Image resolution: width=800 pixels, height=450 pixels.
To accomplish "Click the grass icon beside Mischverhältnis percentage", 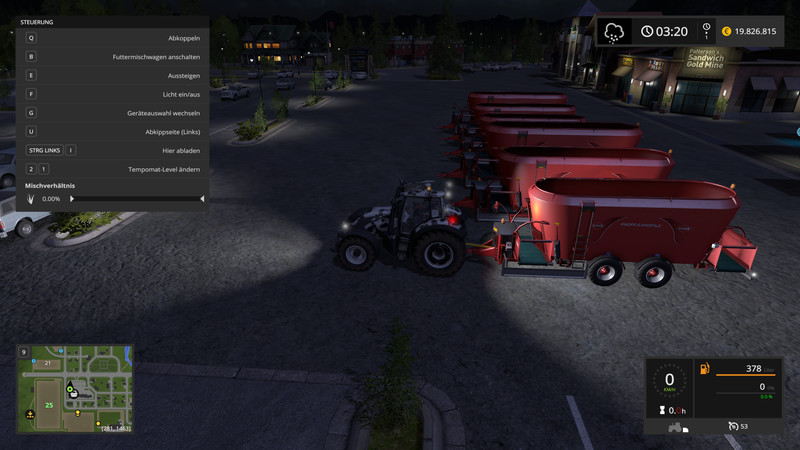I will coord(31,199).
